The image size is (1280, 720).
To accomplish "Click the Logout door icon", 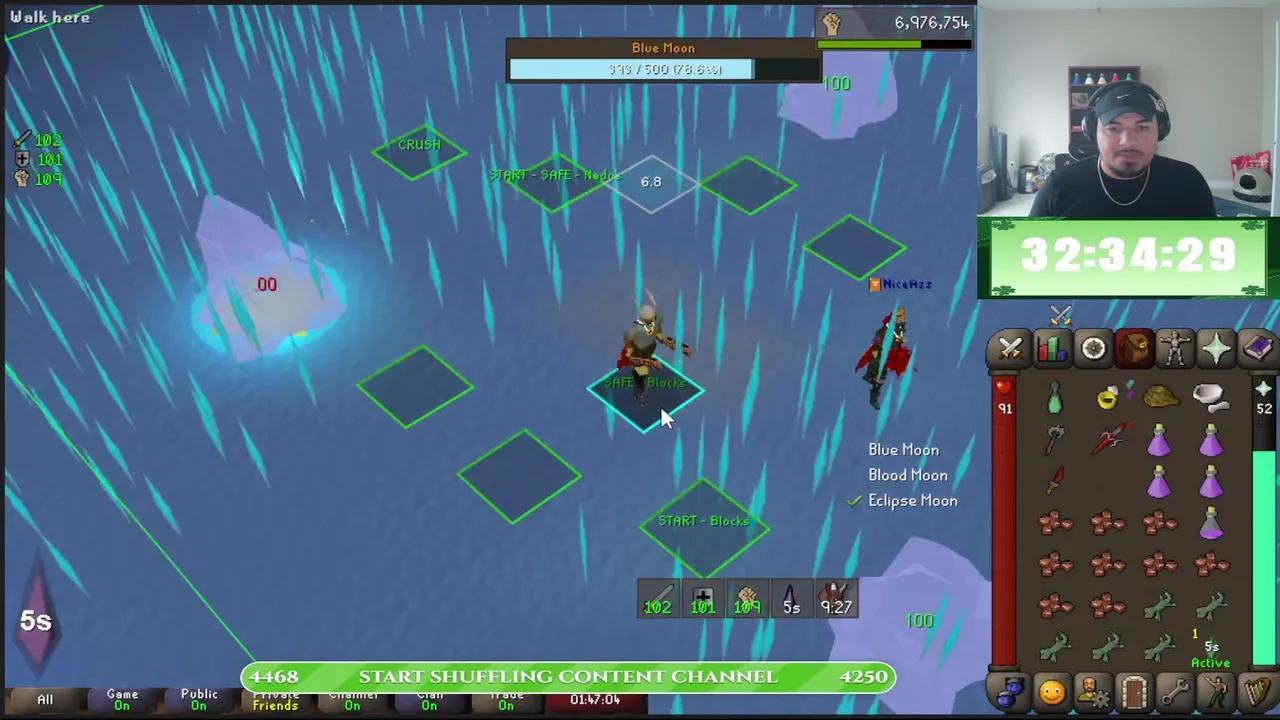I will tap(1133, 690).
